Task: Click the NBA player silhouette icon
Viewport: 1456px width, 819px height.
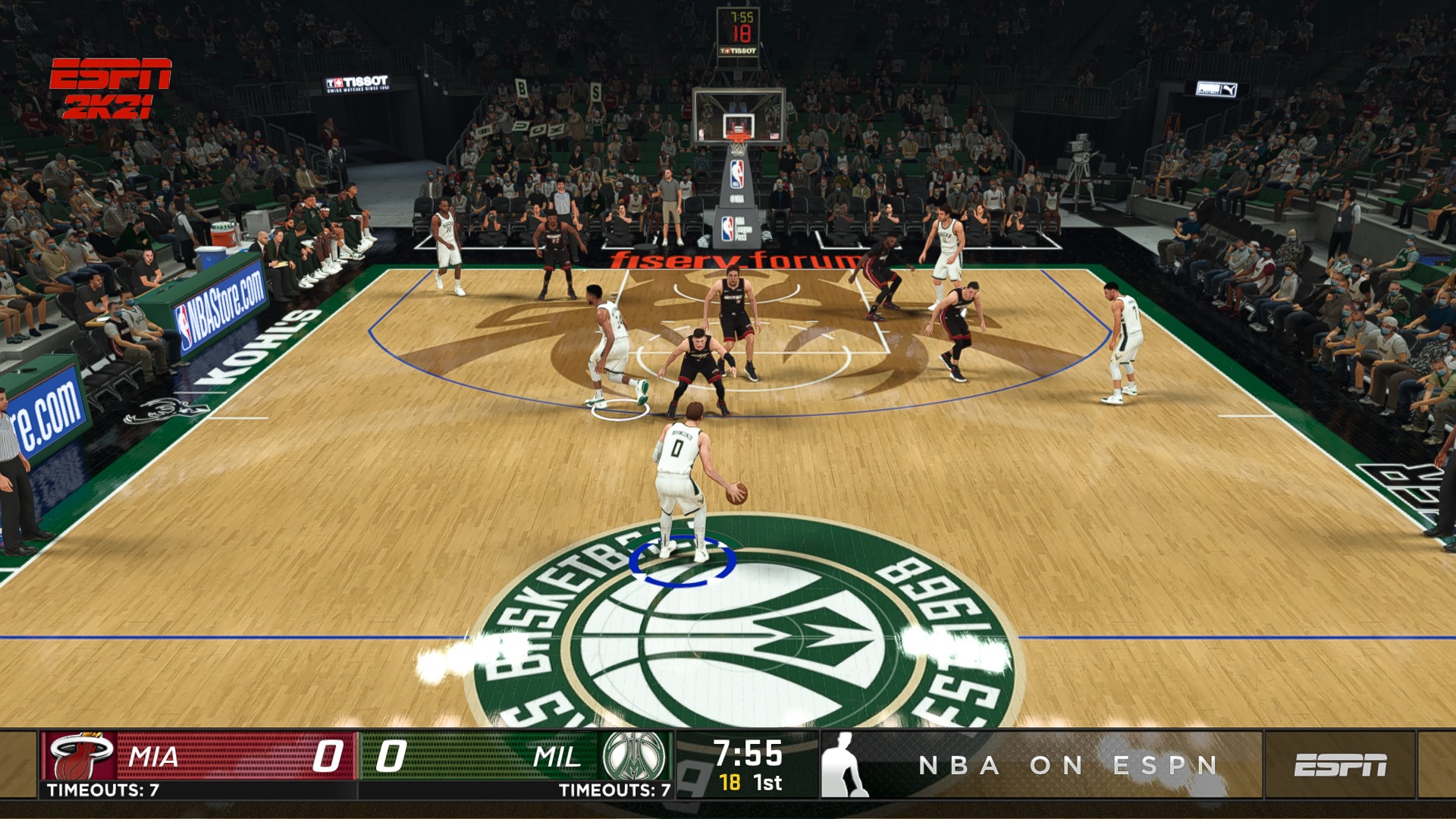Action: (844, 766)
